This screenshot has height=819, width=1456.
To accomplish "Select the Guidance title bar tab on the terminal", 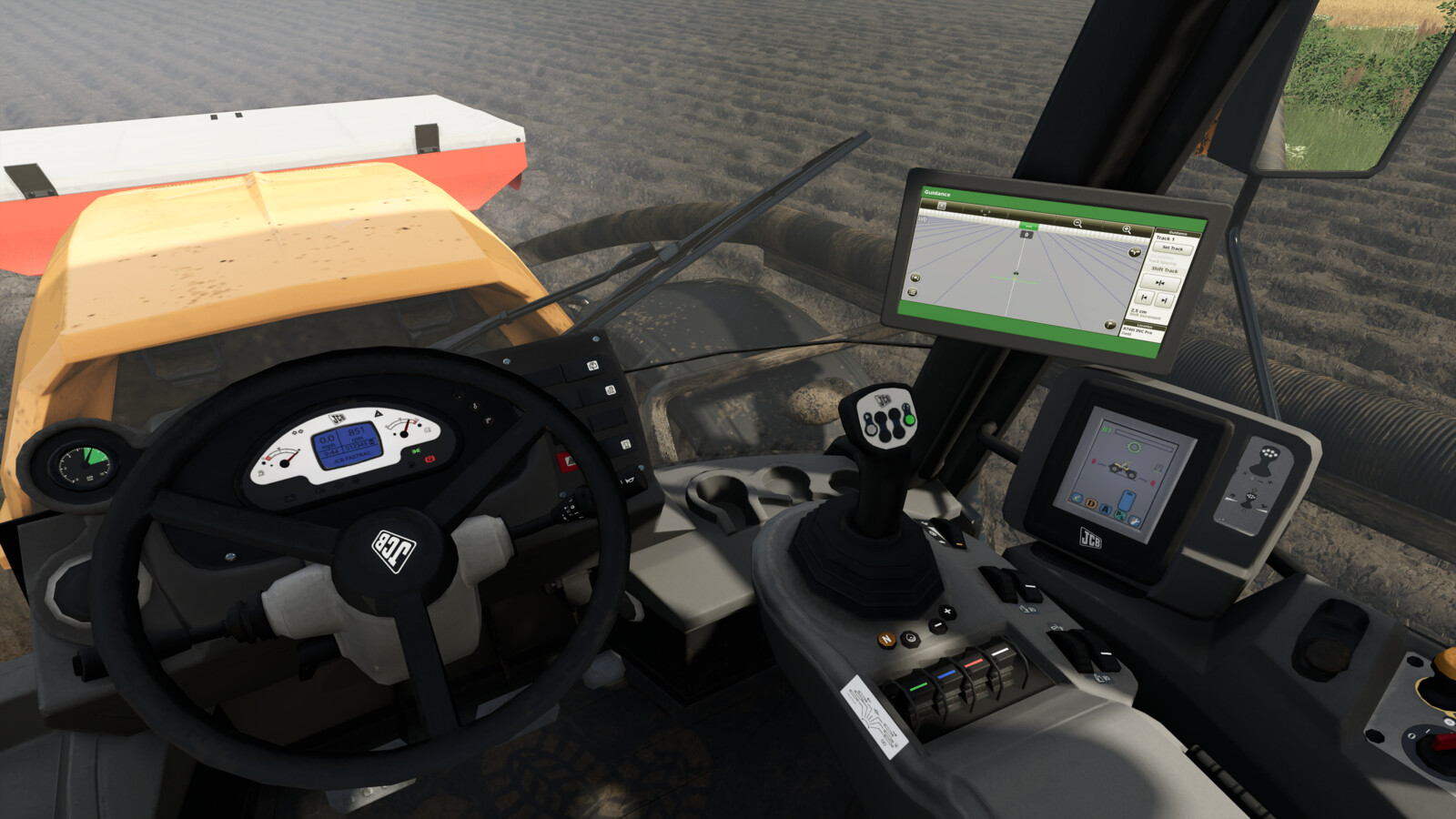I will [937, 195].
